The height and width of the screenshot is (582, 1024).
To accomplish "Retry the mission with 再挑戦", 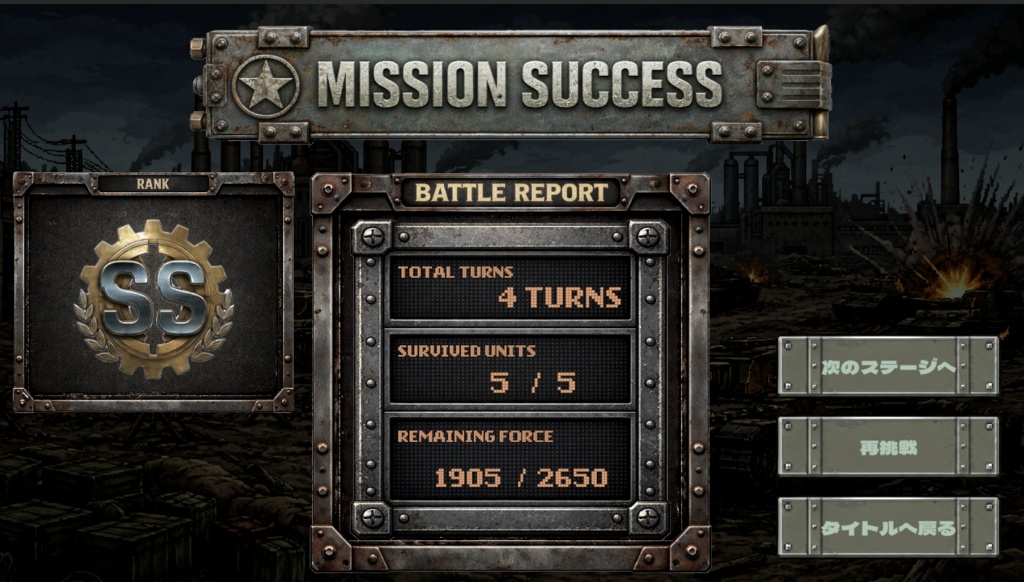I will 888,446.
